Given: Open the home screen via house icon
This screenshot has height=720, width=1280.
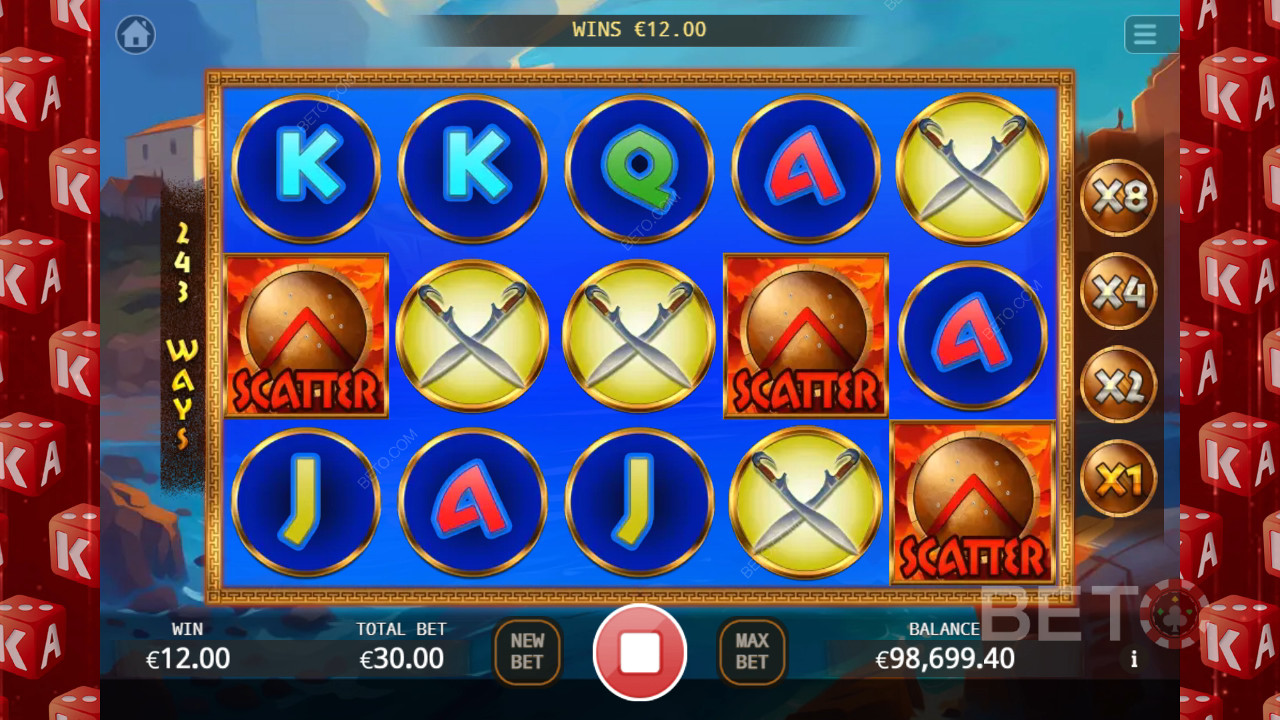Looking at the screenshot, I should coord(136,35).
